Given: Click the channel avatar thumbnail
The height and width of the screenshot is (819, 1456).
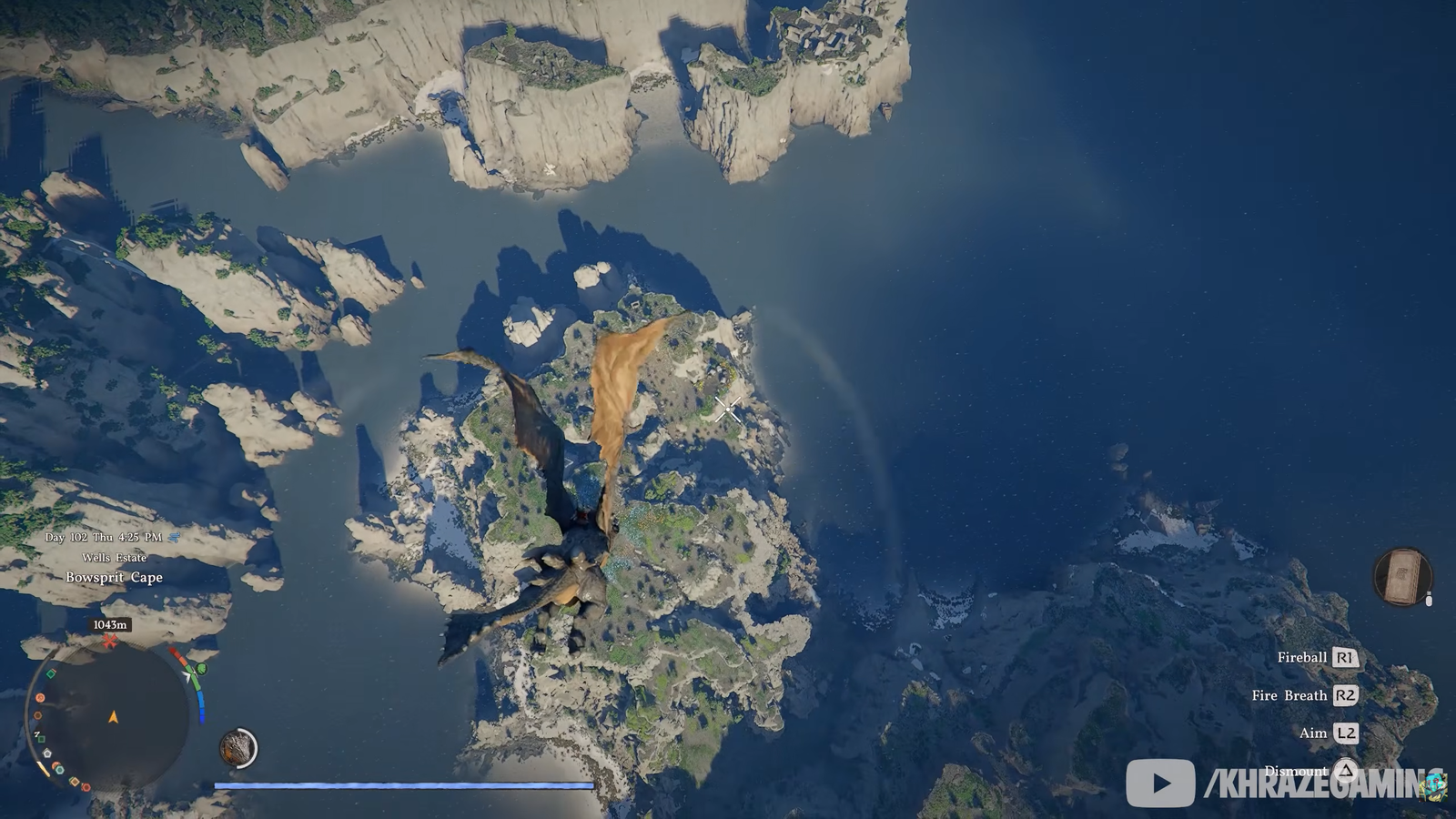Looking at the screenshot, I should [1437, 784].
